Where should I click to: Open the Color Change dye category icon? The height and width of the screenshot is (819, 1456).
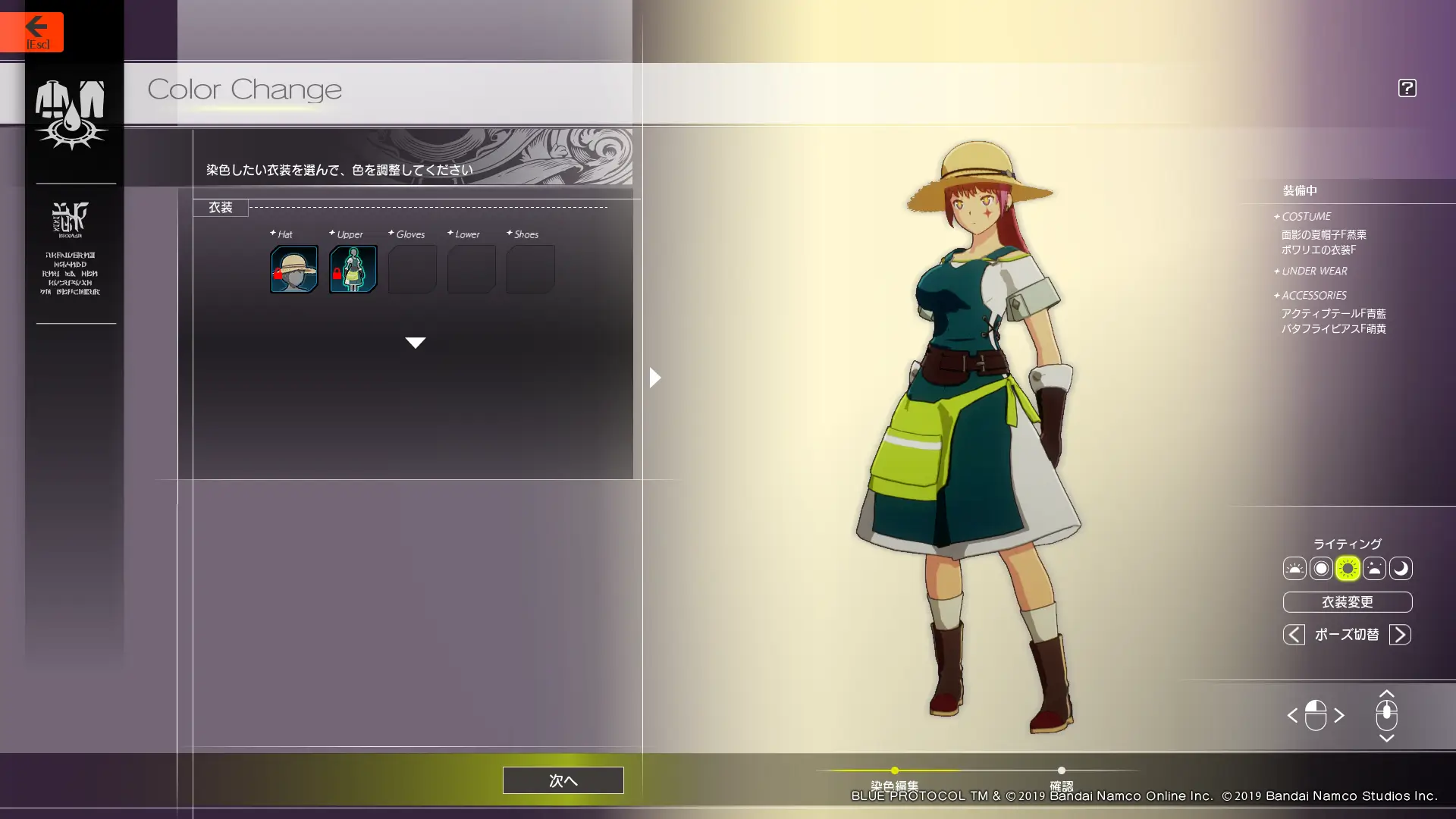[71, 114]
